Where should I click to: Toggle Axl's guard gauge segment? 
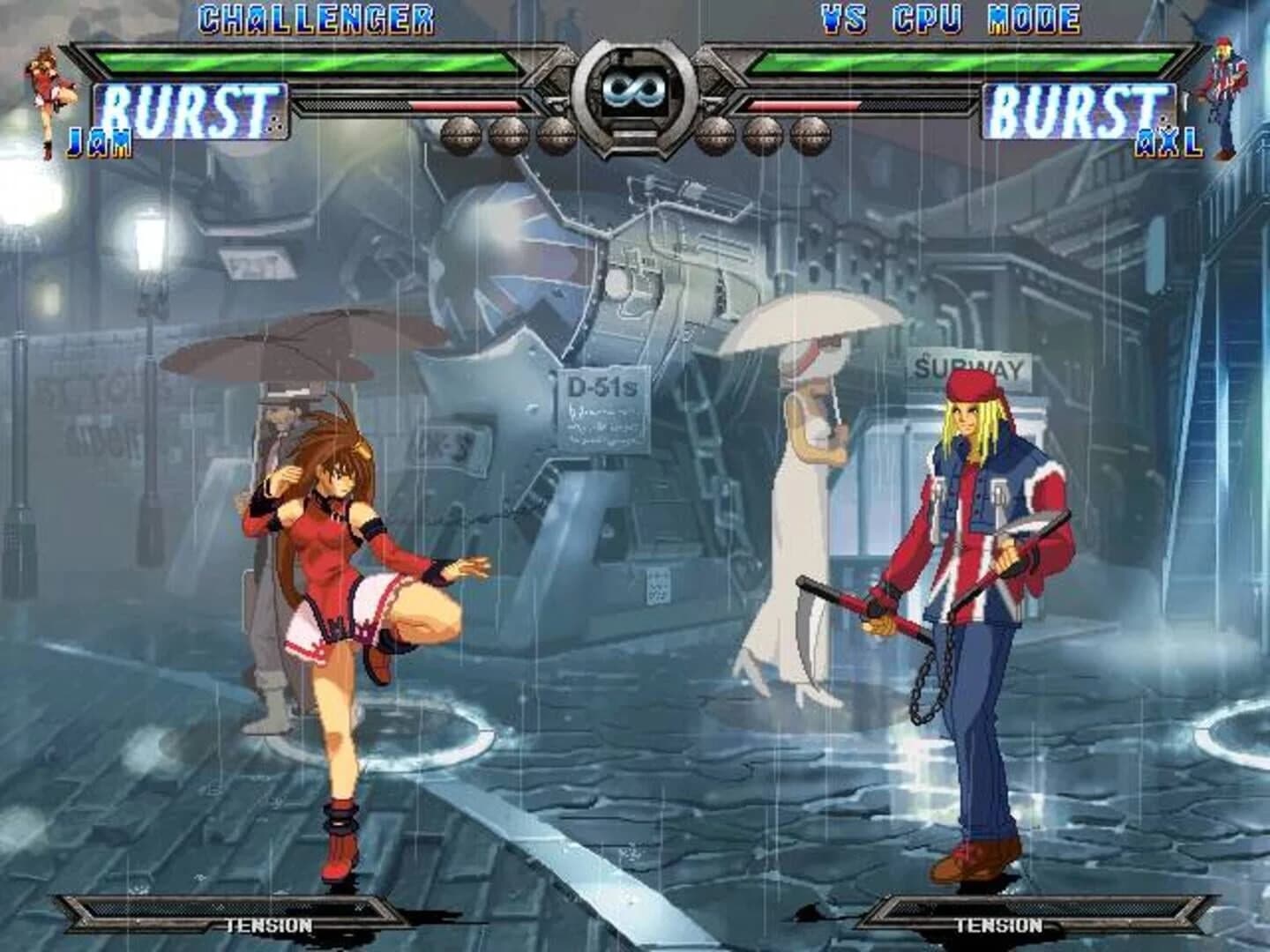[803, 108]
